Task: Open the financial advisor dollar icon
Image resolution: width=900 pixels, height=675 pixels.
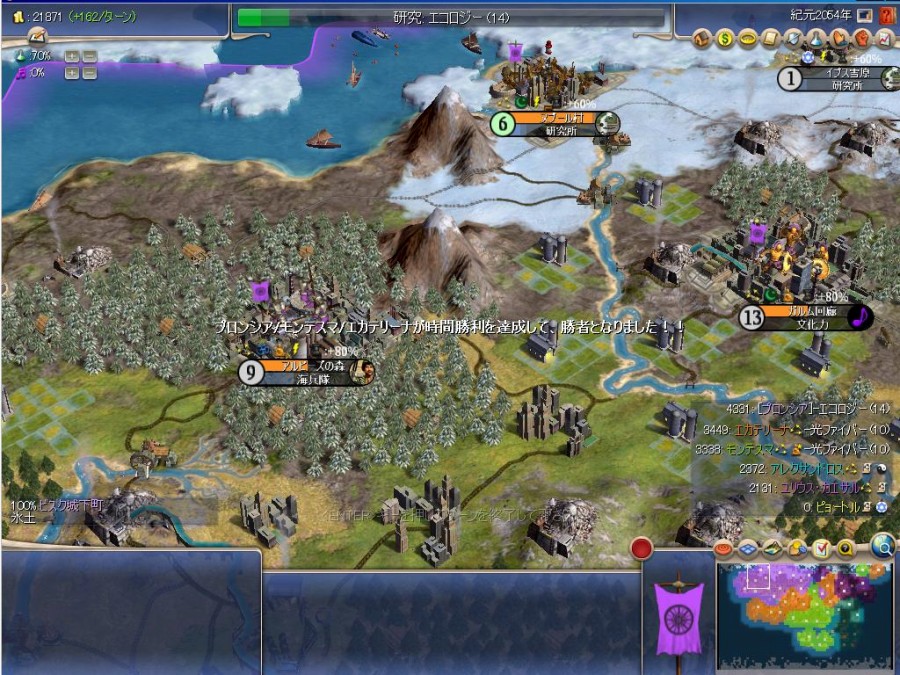Action: click(726, 39)
